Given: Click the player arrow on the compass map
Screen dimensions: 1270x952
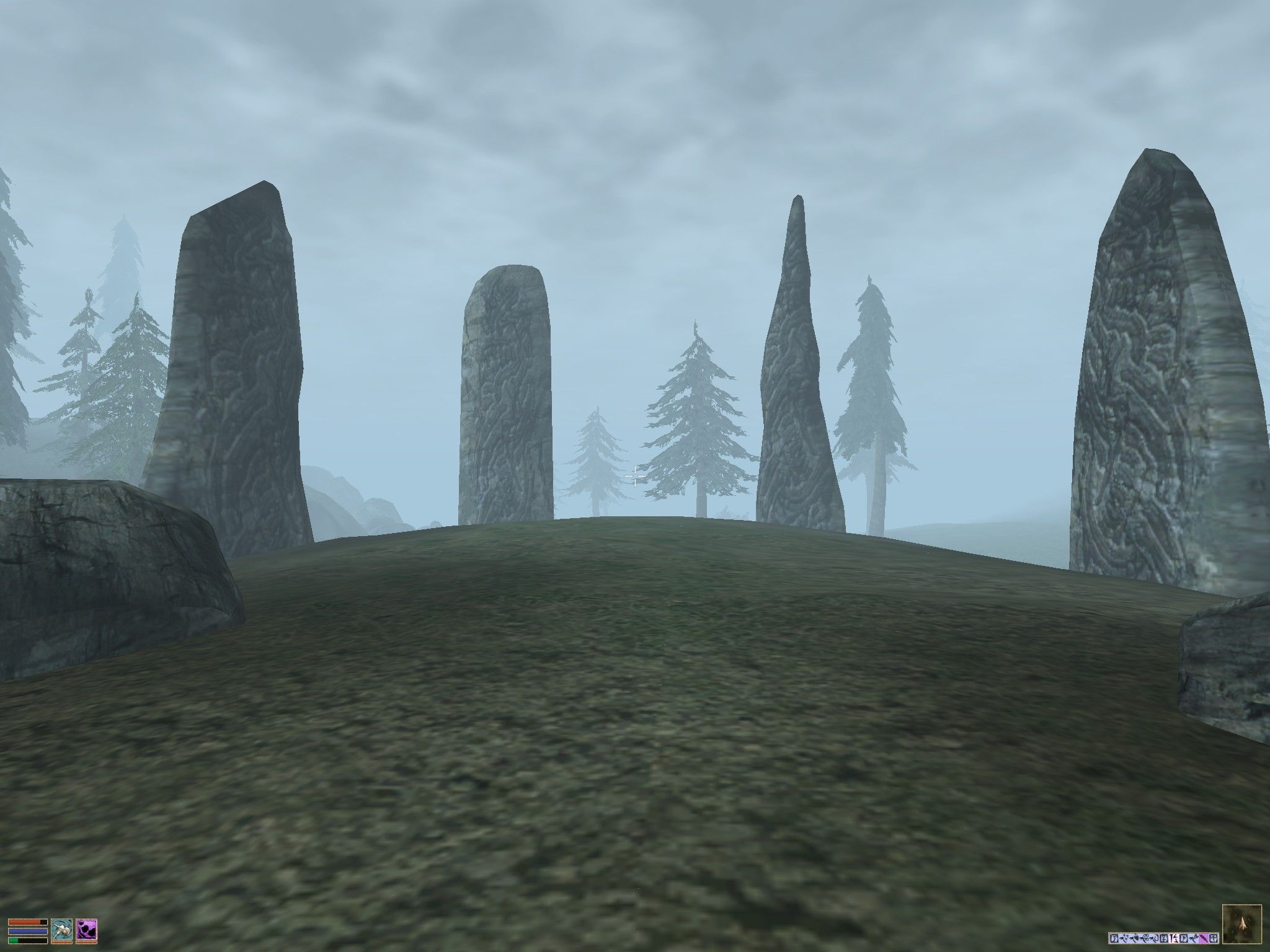Looking at the screenshot, I should (x=1243, y=925).
